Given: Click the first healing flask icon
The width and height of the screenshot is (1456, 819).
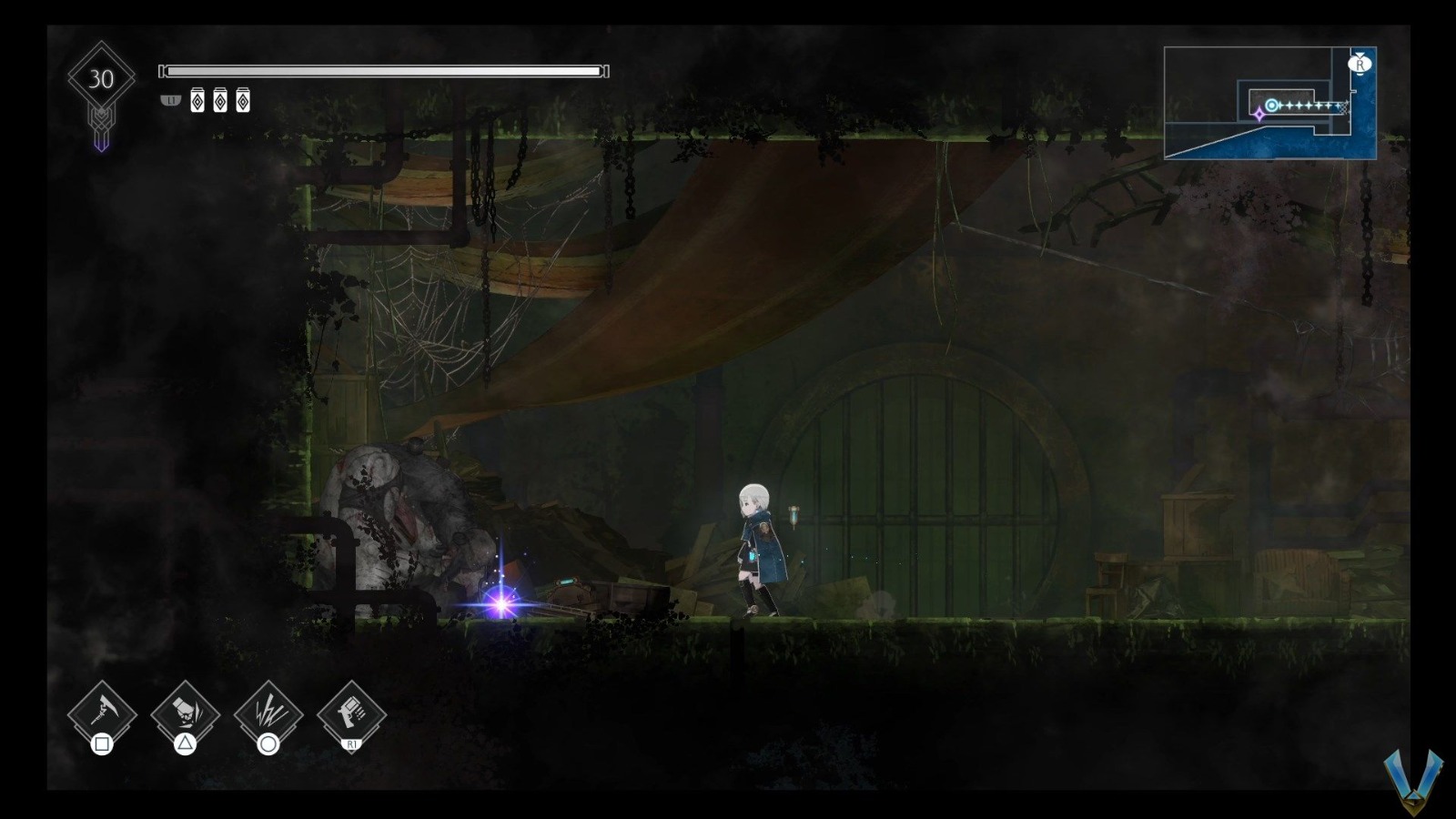Looking at the screenshot, I should (197, 101).
